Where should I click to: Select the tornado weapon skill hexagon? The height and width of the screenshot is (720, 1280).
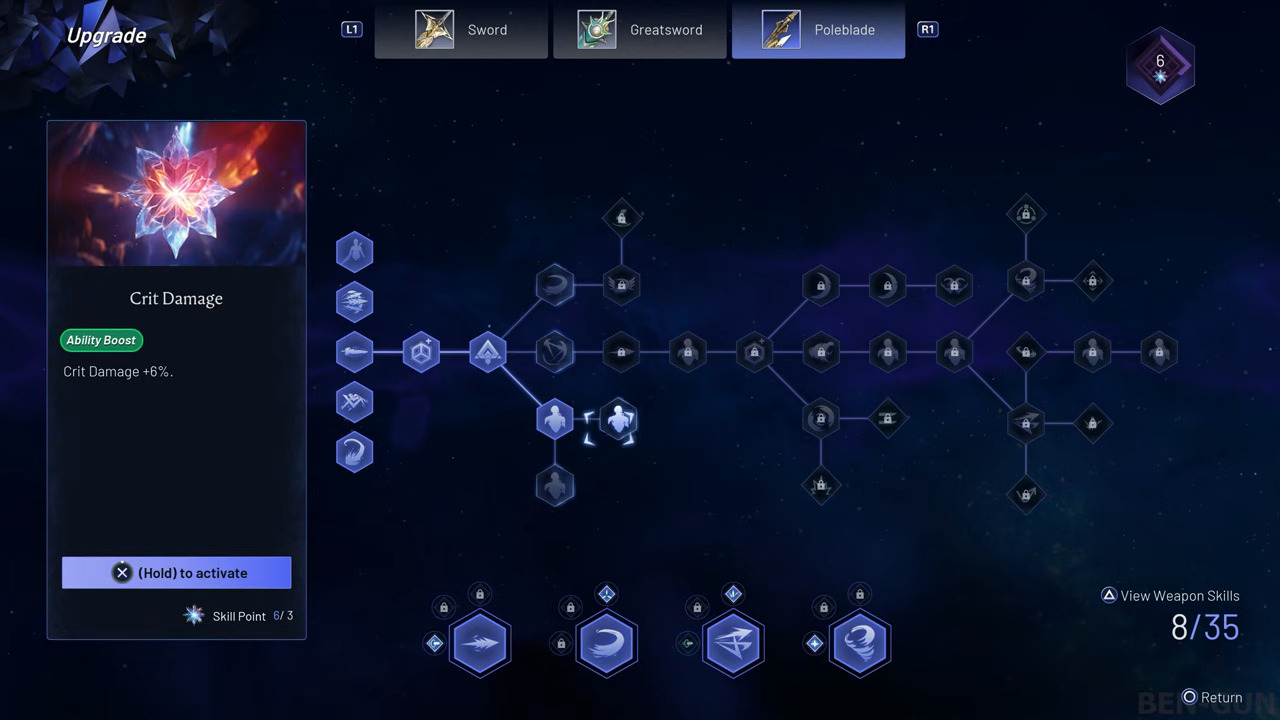click(860, 643)
